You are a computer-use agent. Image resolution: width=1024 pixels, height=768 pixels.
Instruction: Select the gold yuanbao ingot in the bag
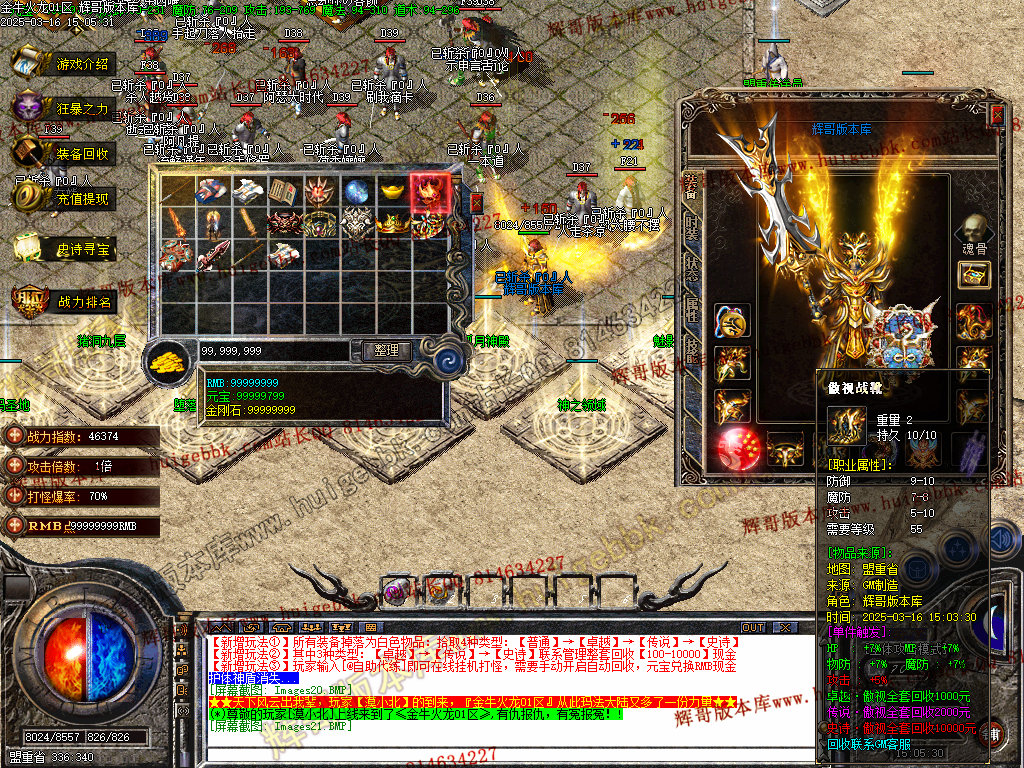[394, 191]
